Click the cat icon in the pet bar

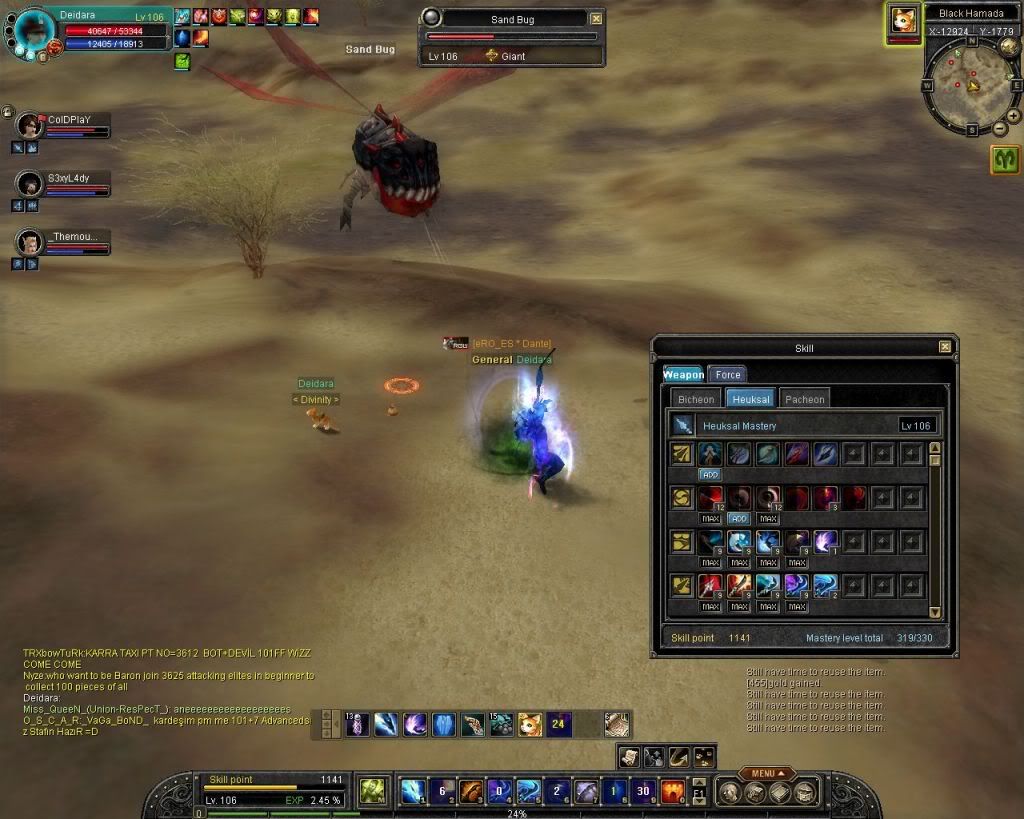[x=530, y=724]
